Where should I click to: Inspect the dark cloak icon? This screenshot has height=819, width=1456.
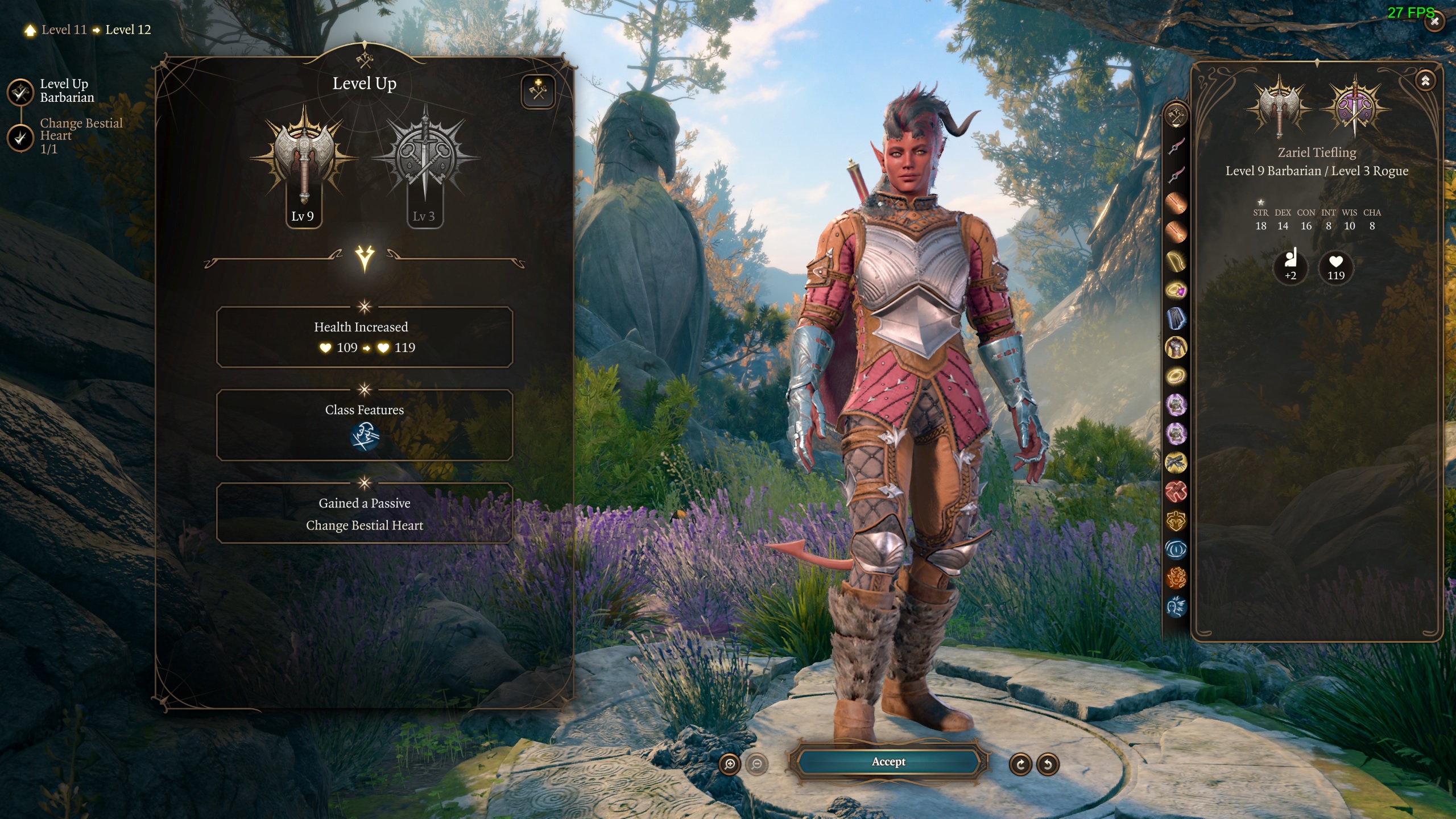(1176, 318)
